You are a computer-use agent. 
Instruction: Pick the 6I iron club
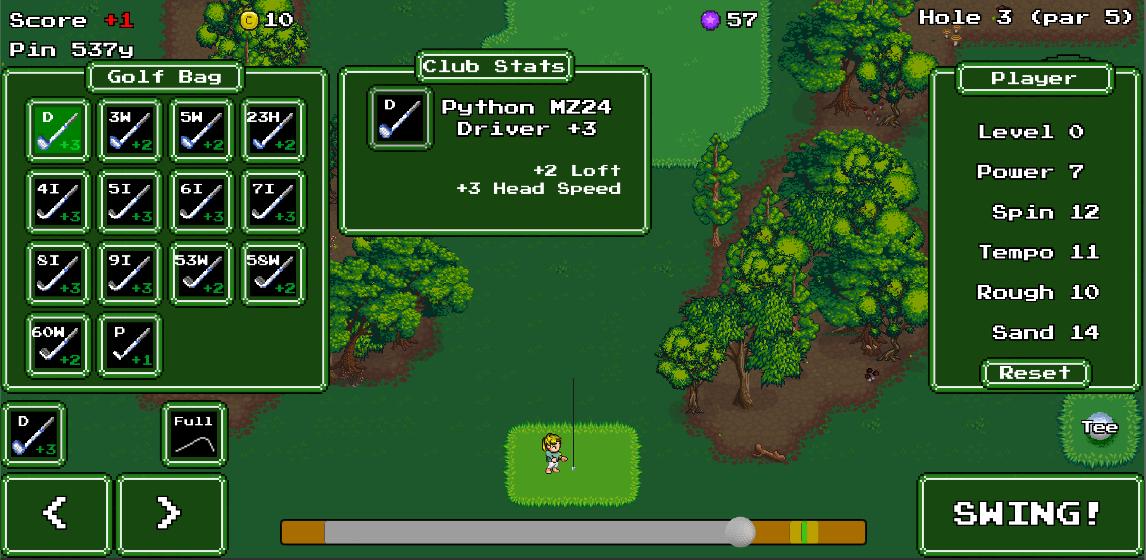[201, 202]
